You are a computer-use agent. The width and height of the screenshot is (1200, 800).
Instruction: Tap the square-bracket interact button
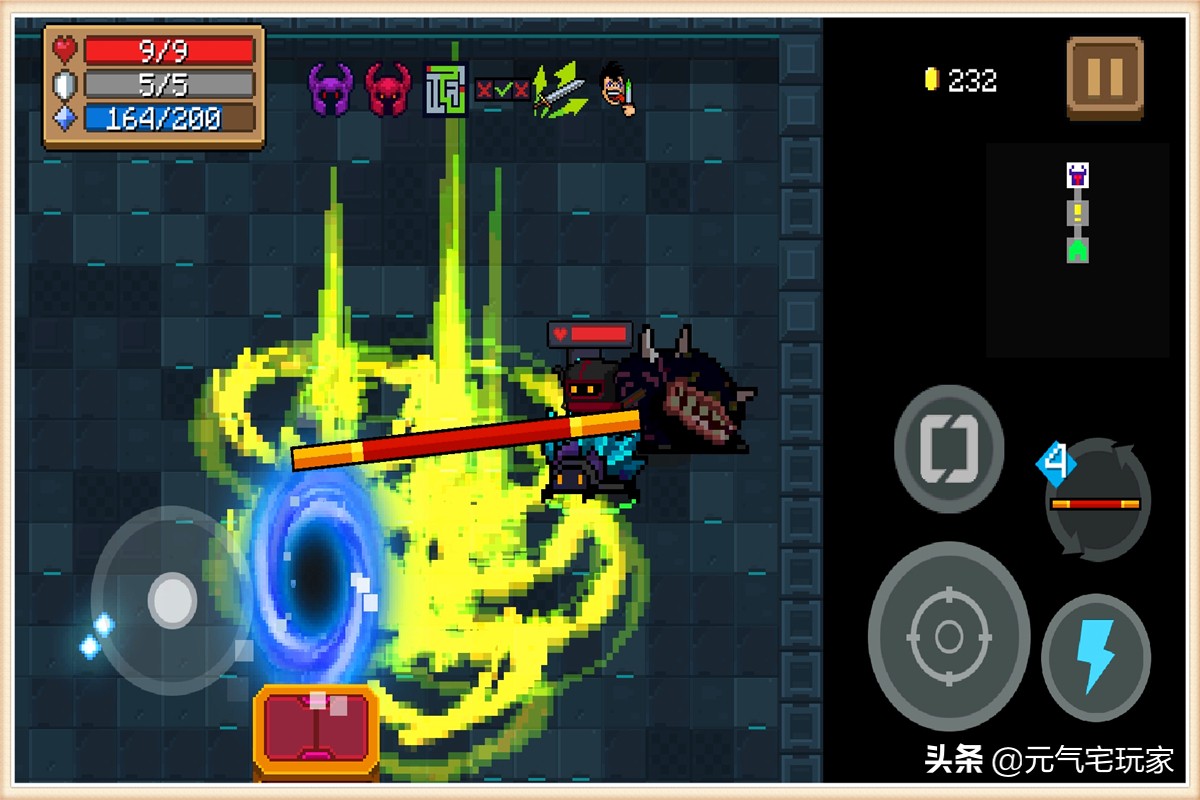[947, 449]
